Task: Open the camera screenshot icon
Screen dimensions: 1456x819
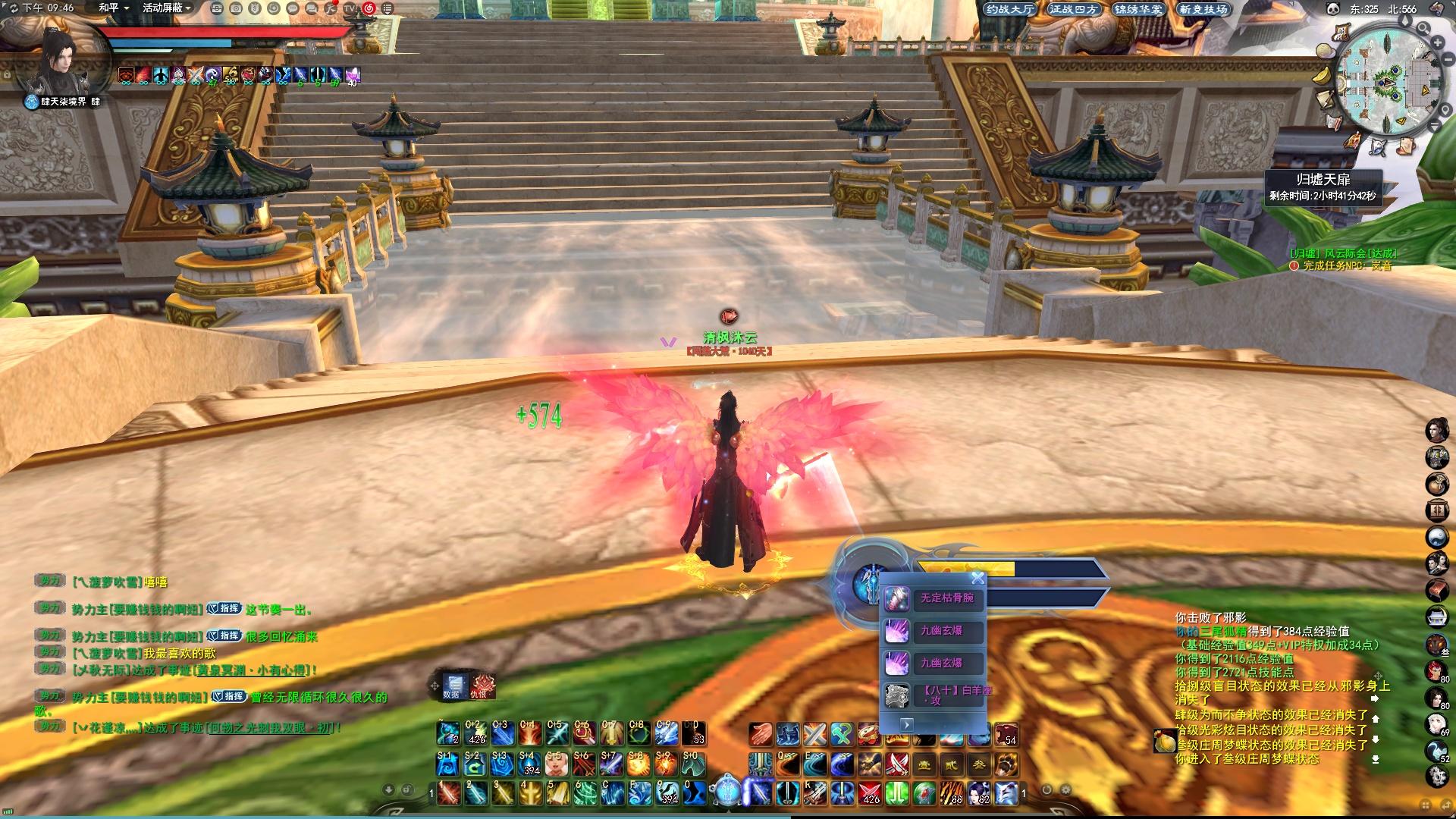Action: (x=236, y=8)
